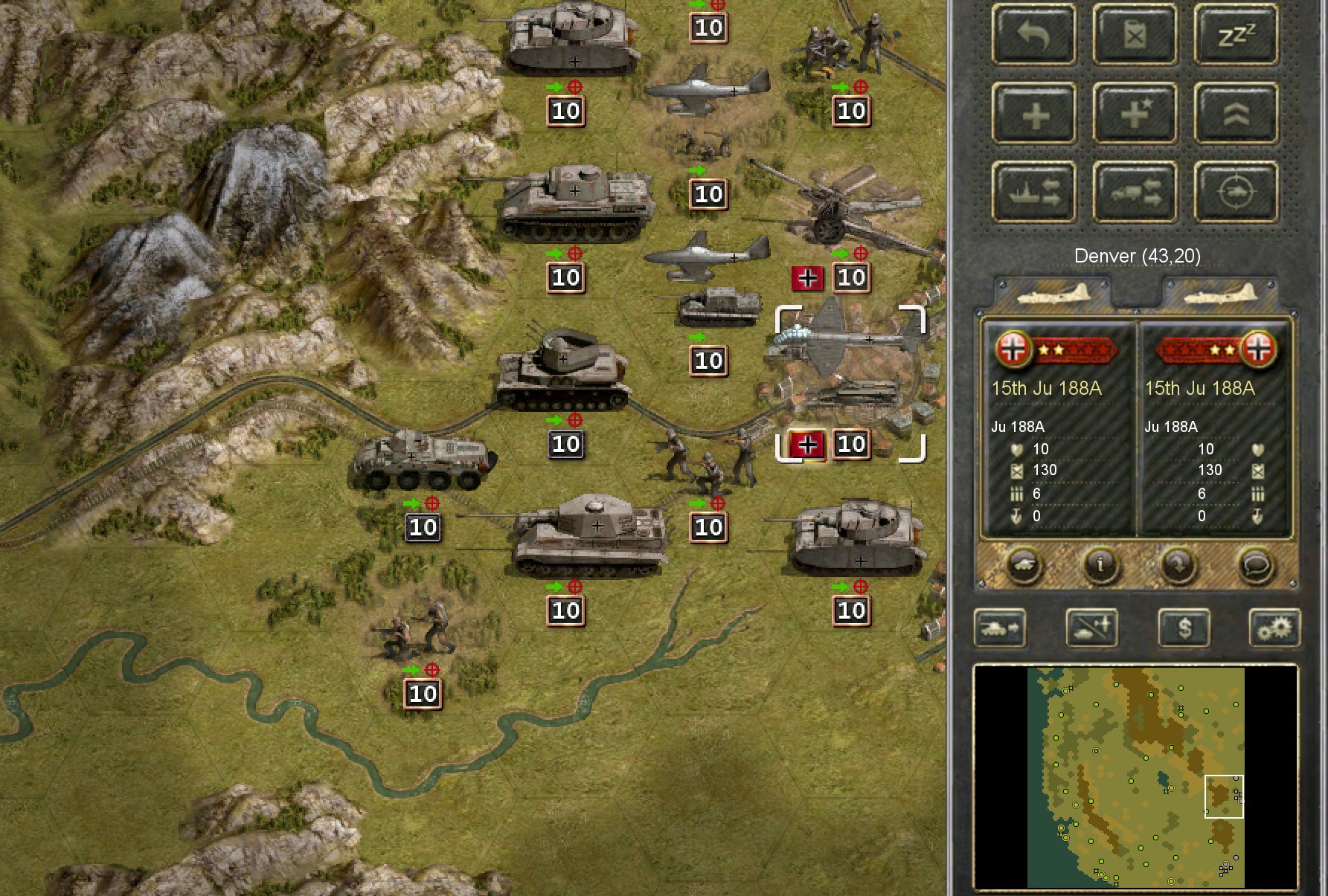This screenshot has width=1328, height=896.
Task: Open the naval transport embark option
Action: tap(1033, 192)
